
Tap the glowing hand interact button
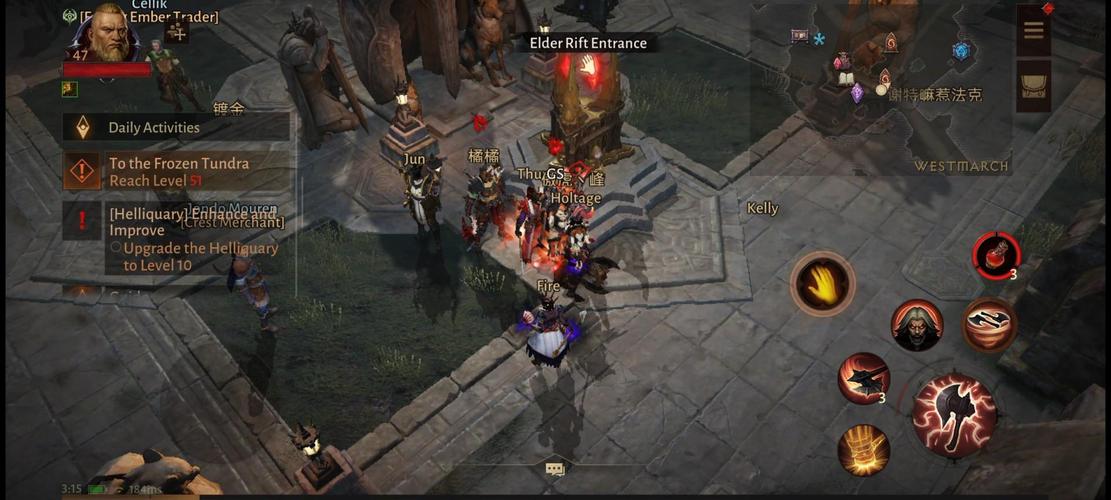click(822, 283)
